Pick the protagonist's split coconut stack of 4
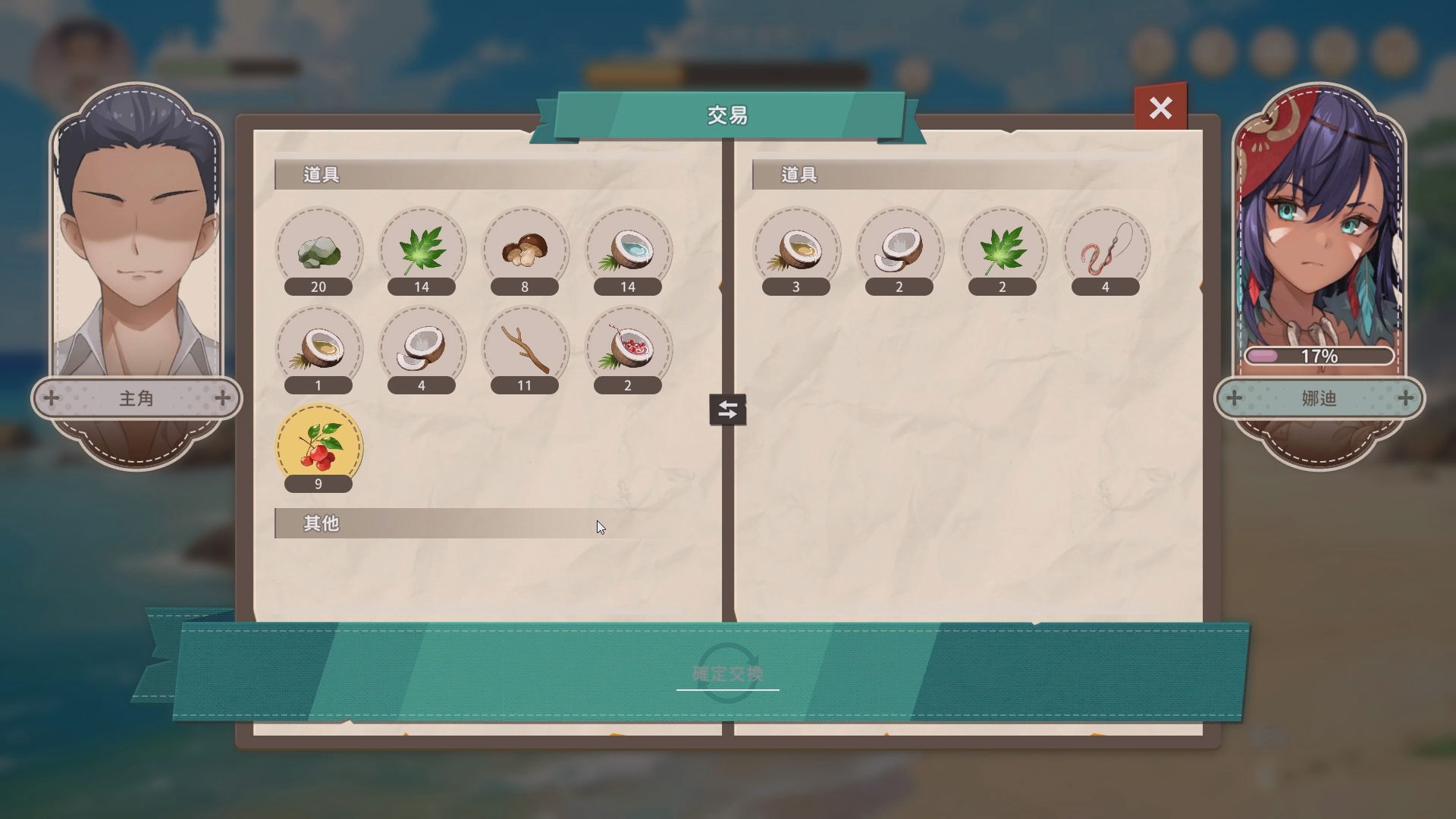The image size is (1456, 819). coord(422,350)
